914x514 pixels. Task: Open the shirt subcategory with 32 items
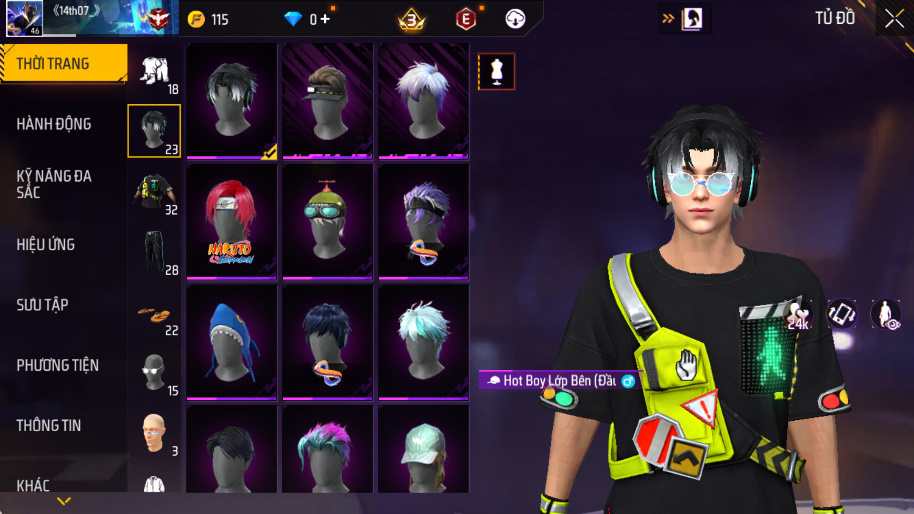click(154, 192)
